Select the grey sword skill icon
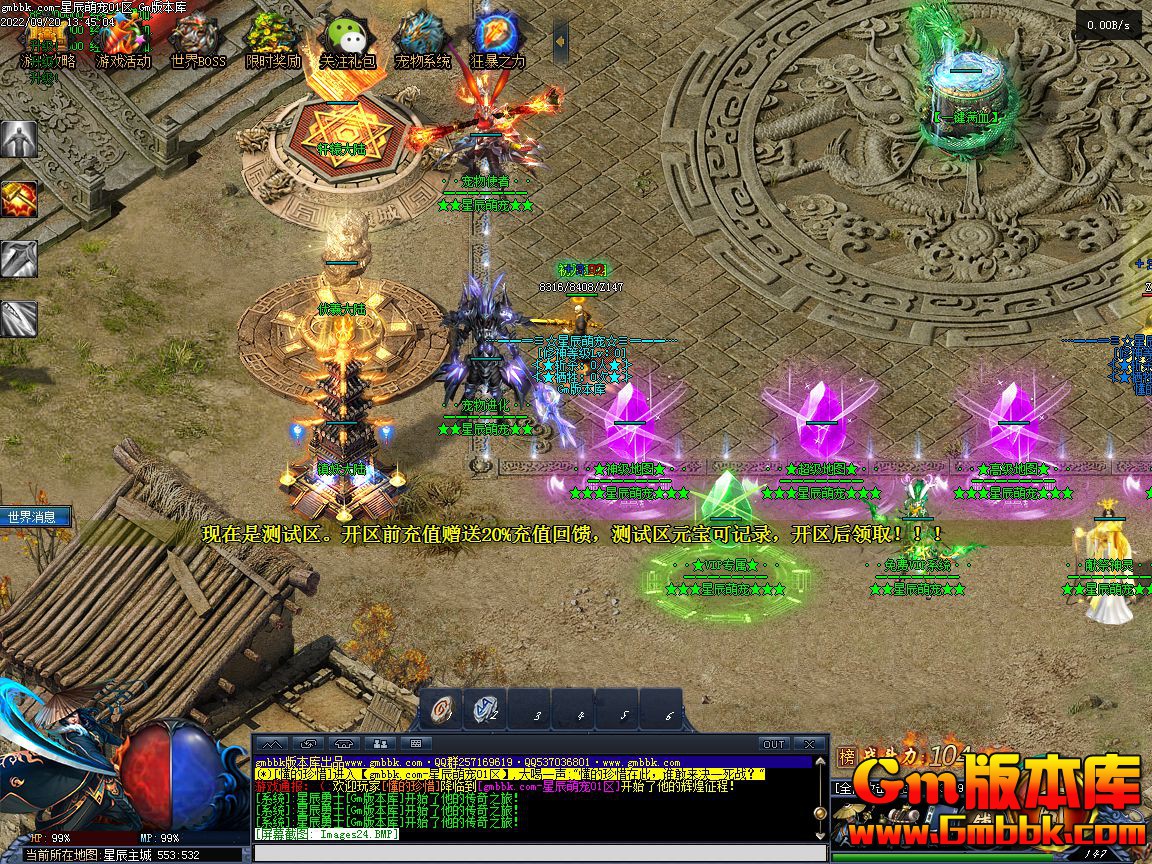The width and height of the screenshot is (1152, 864). (19, 259)
